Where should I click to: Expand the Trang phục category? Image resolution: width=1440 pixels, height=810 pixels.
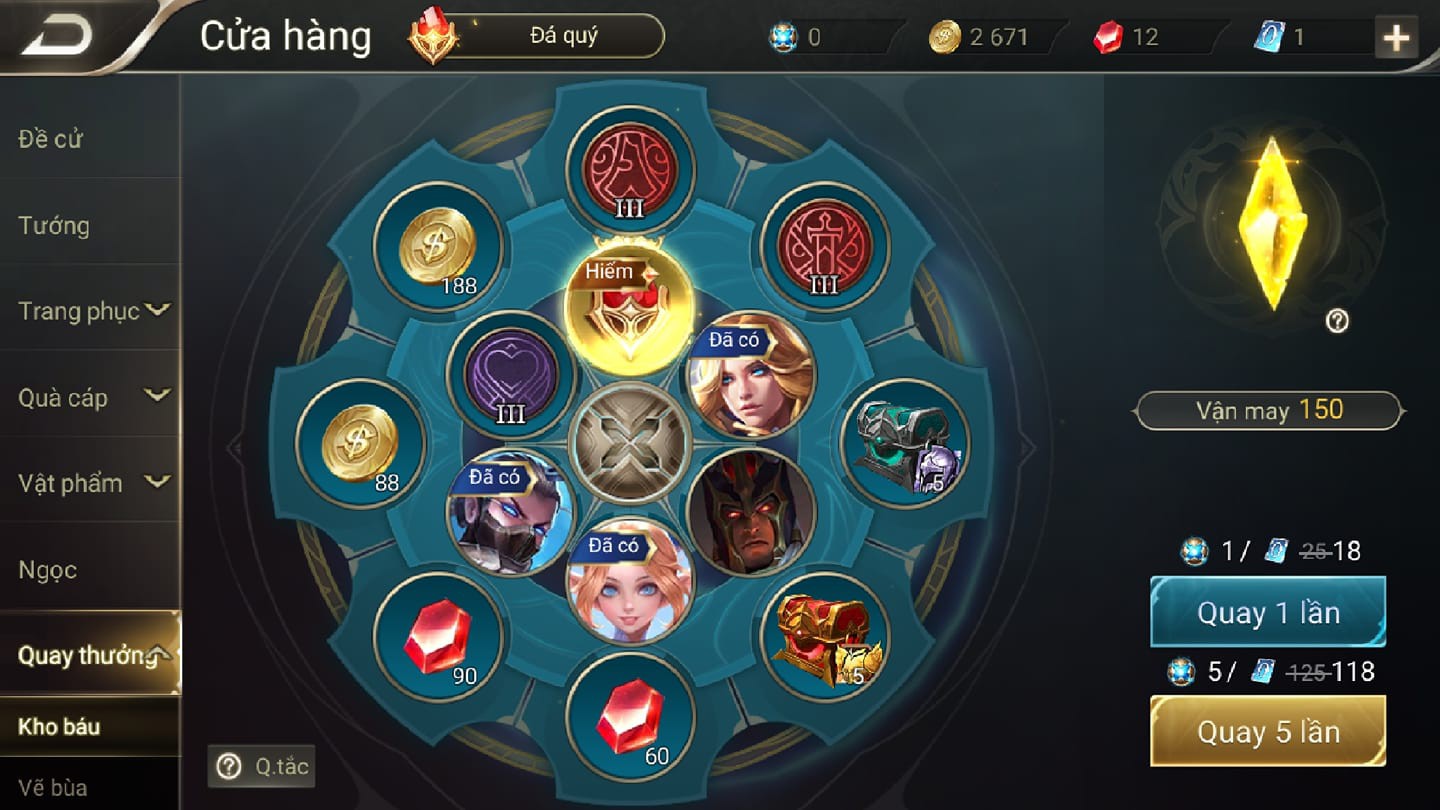92,311
